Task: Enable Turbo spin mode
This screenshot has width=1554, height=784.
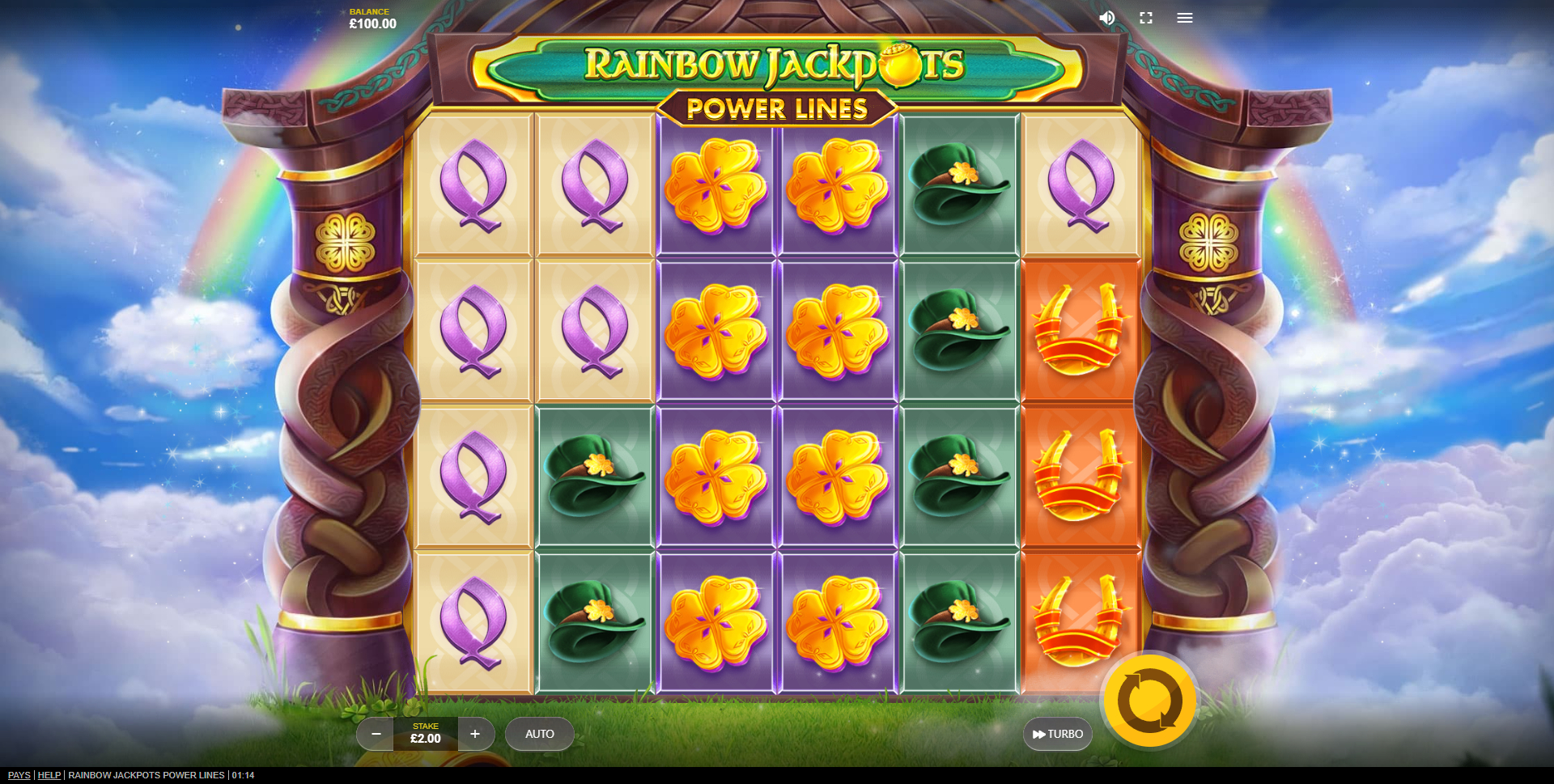Action: coord(1058,734)
